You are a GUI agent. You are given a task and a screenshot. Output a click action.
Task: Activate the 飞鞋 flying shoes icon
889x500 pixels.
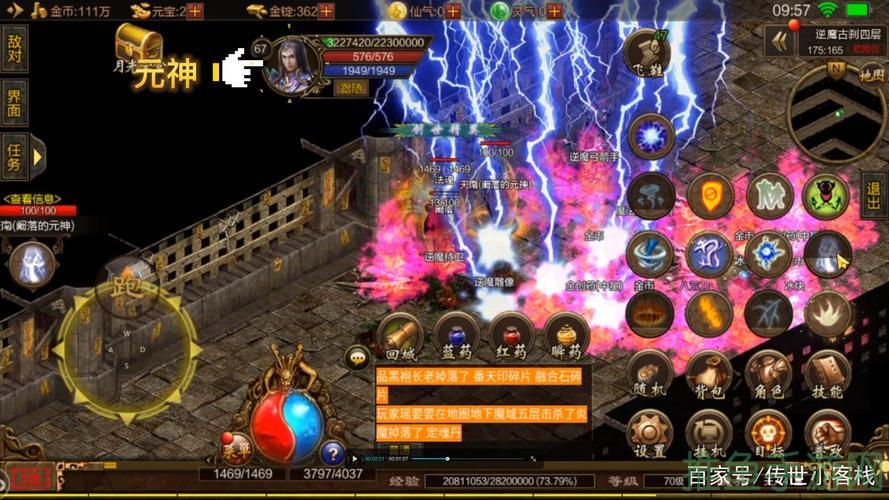pyautogui.click(x=646, y=55)
